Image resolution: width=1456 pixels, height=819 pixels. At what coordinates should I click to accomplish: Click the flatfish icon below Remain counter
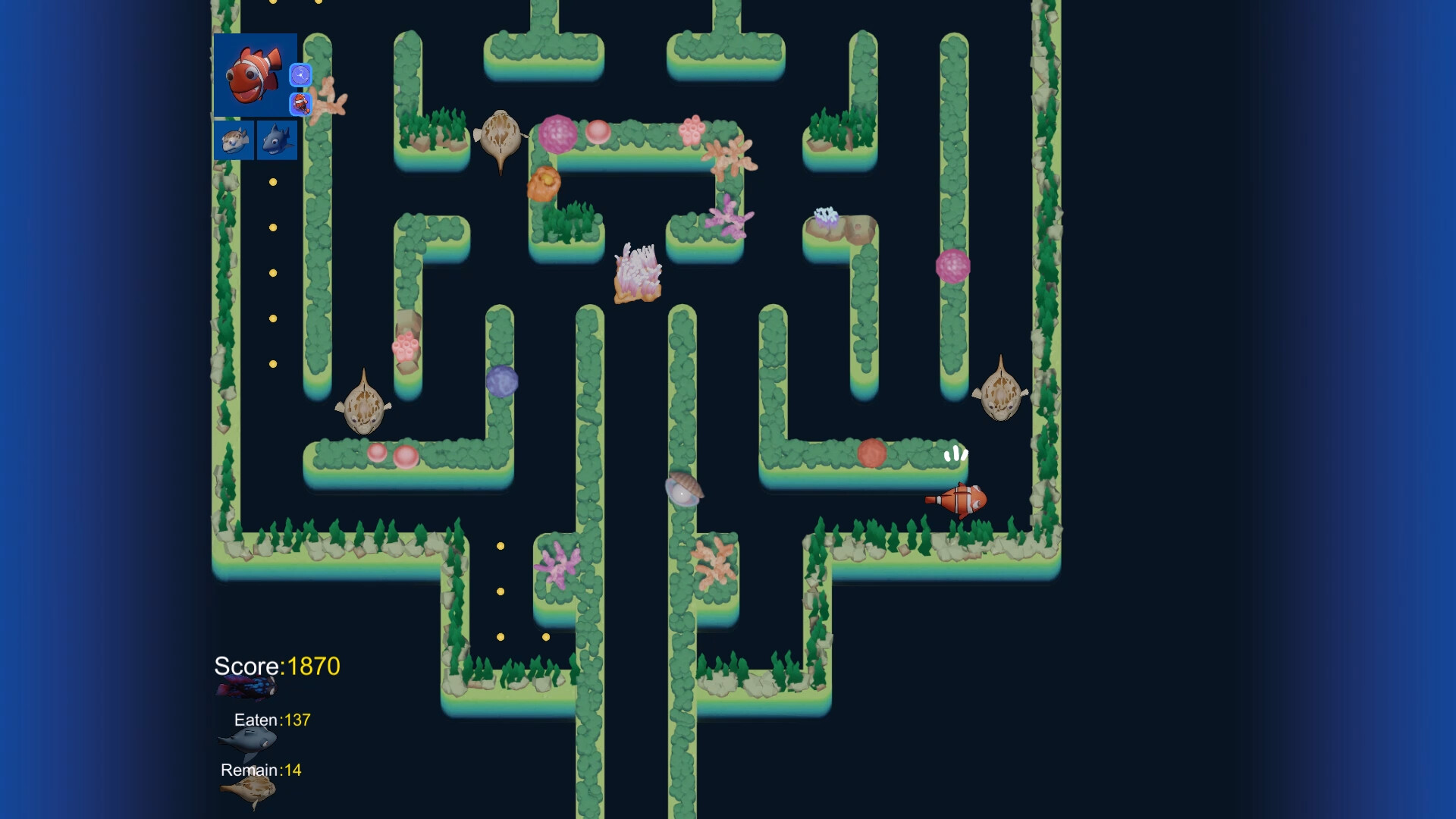(x=246, y=790)
